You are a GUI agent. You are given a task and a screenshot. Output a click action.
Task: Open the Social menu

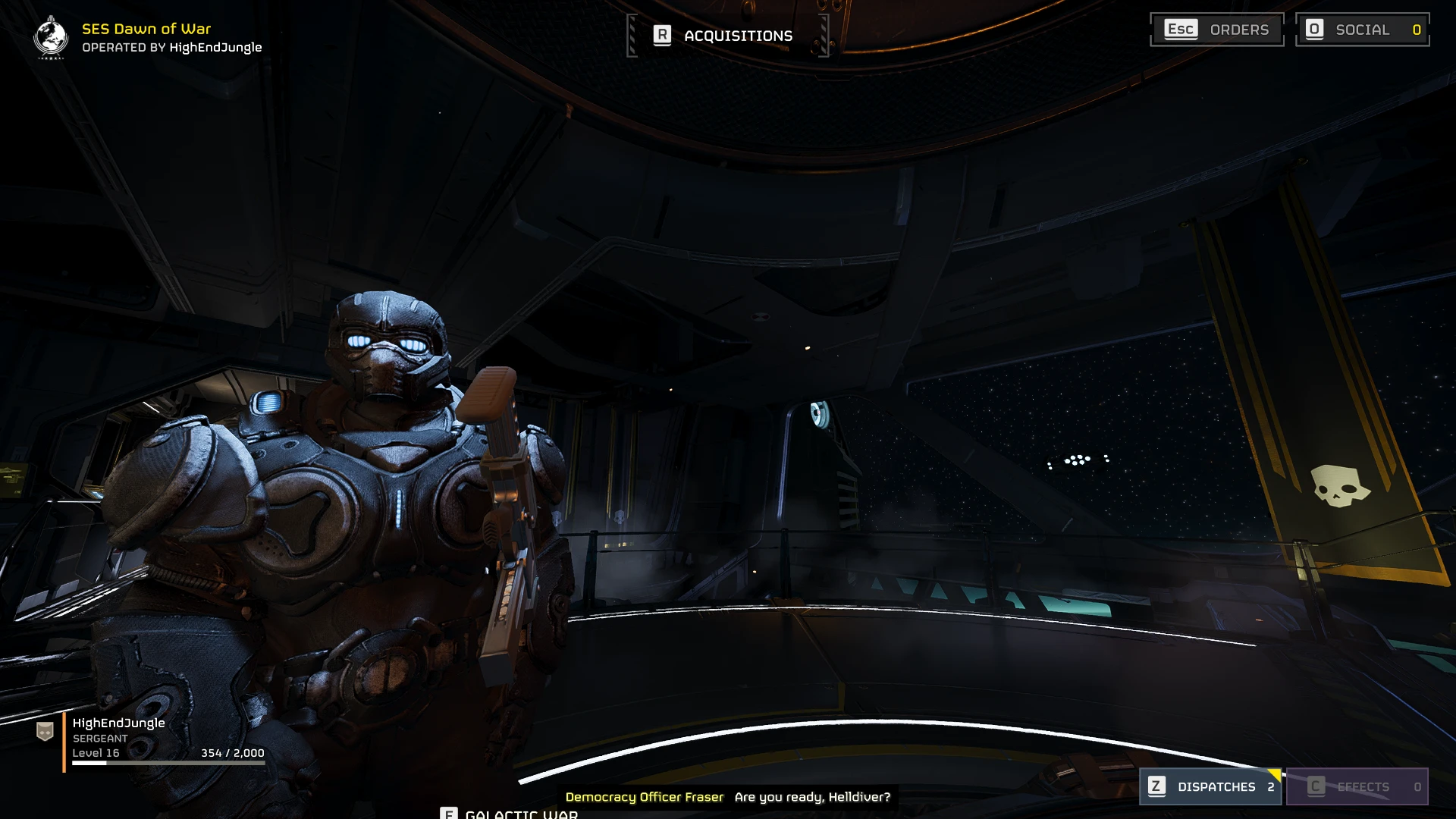pos(1362,30)
